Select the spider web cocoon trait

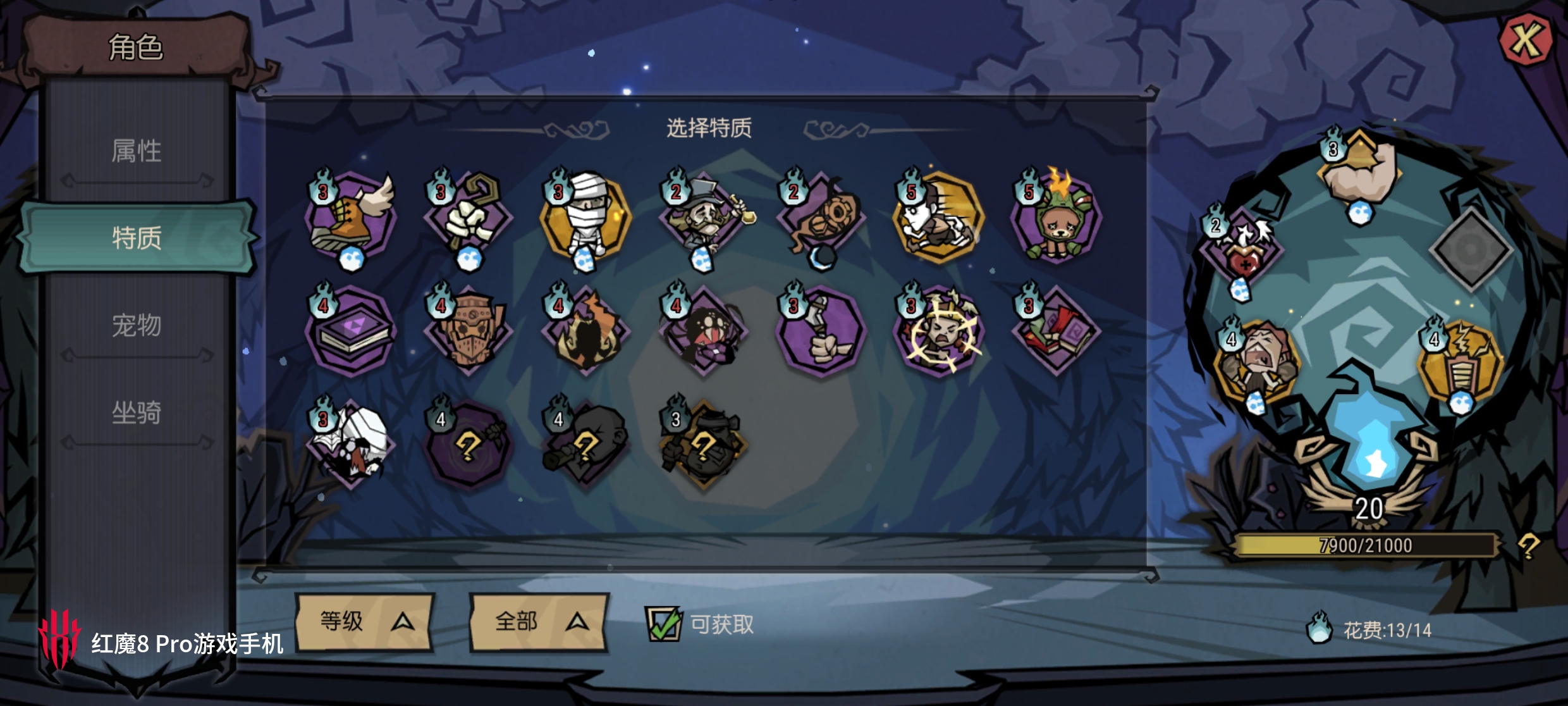(352, 444)
